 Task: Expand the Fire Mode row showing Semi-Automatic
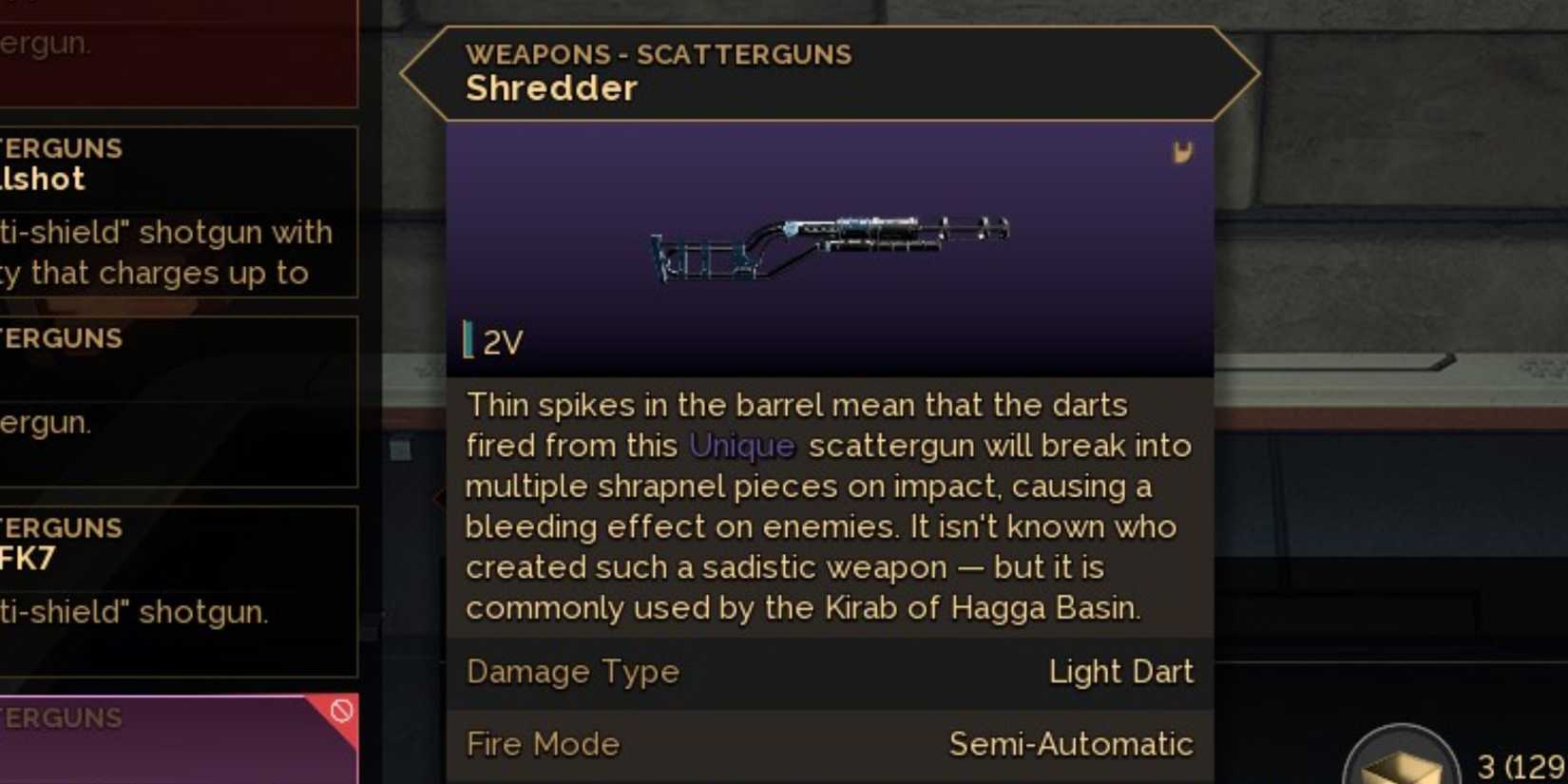(832, 745)
